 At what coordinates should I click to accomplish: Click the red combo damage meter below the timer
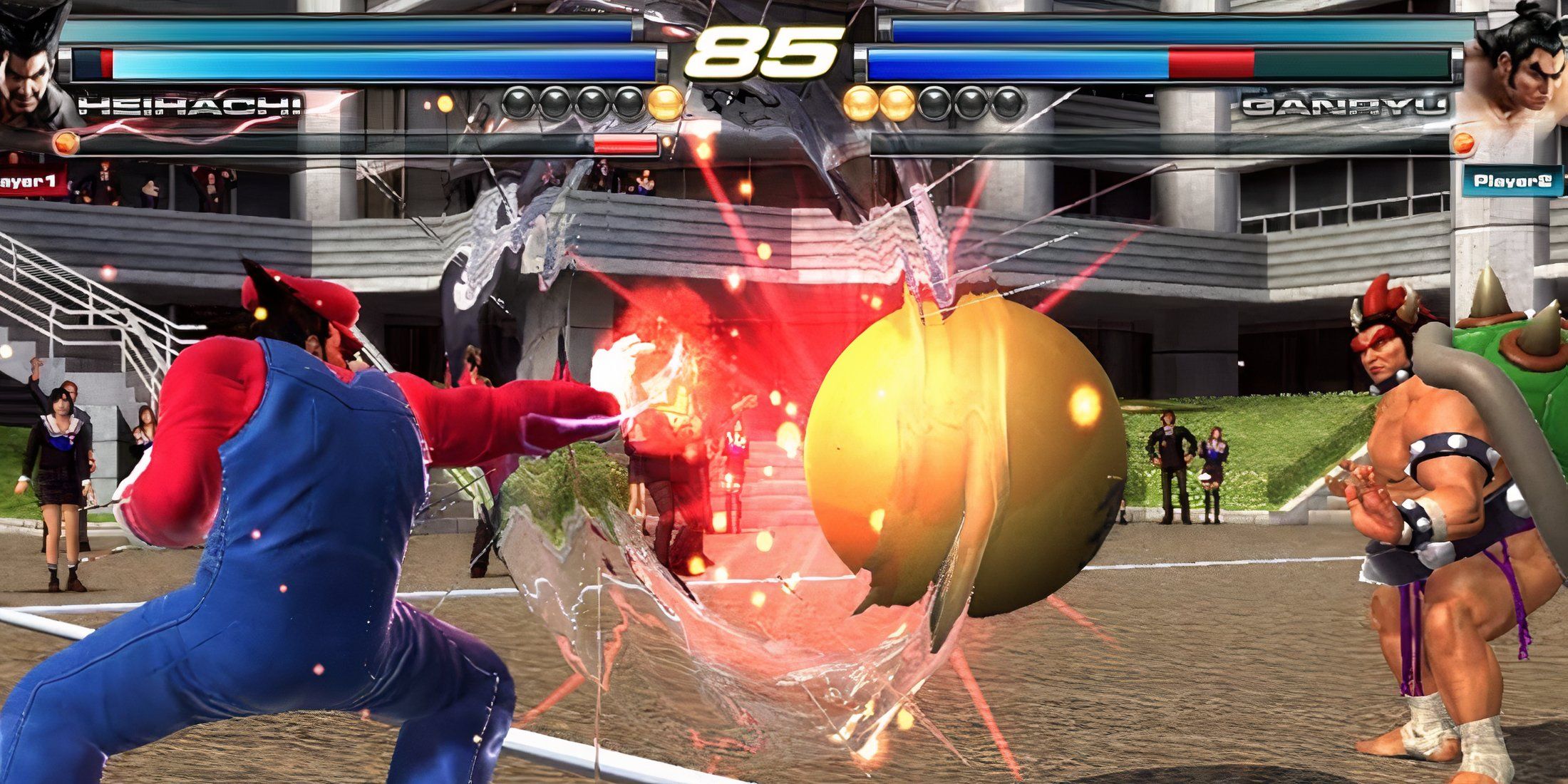coord(626,145)
